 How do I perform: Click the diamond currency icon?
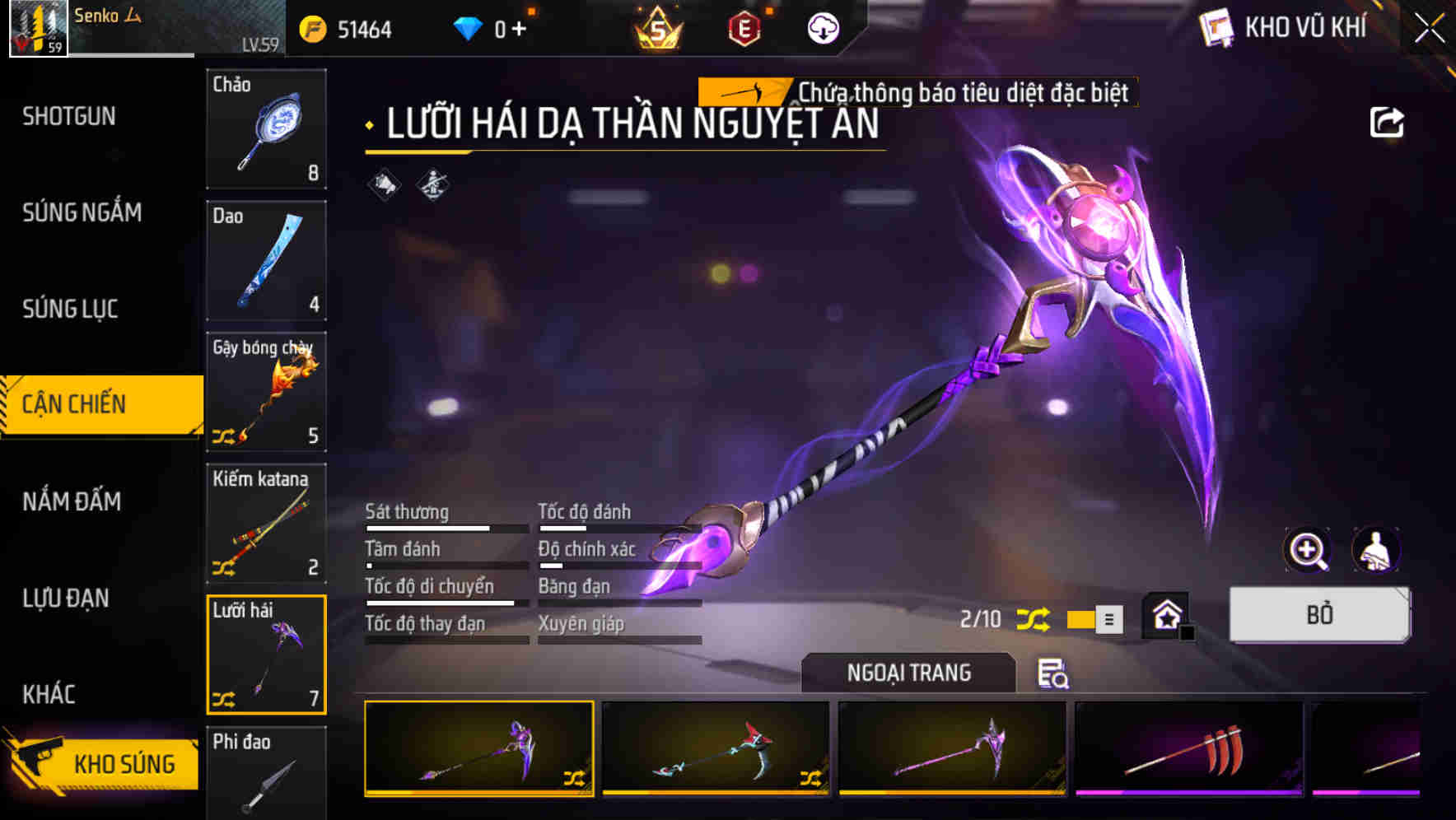pyautogui.click(x=469, y=26)
